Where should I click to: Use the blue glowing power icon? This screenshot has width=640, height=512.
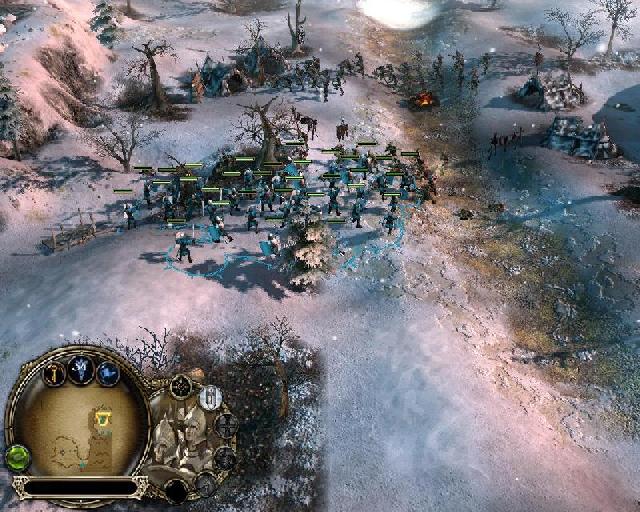[x=108, y=374]
